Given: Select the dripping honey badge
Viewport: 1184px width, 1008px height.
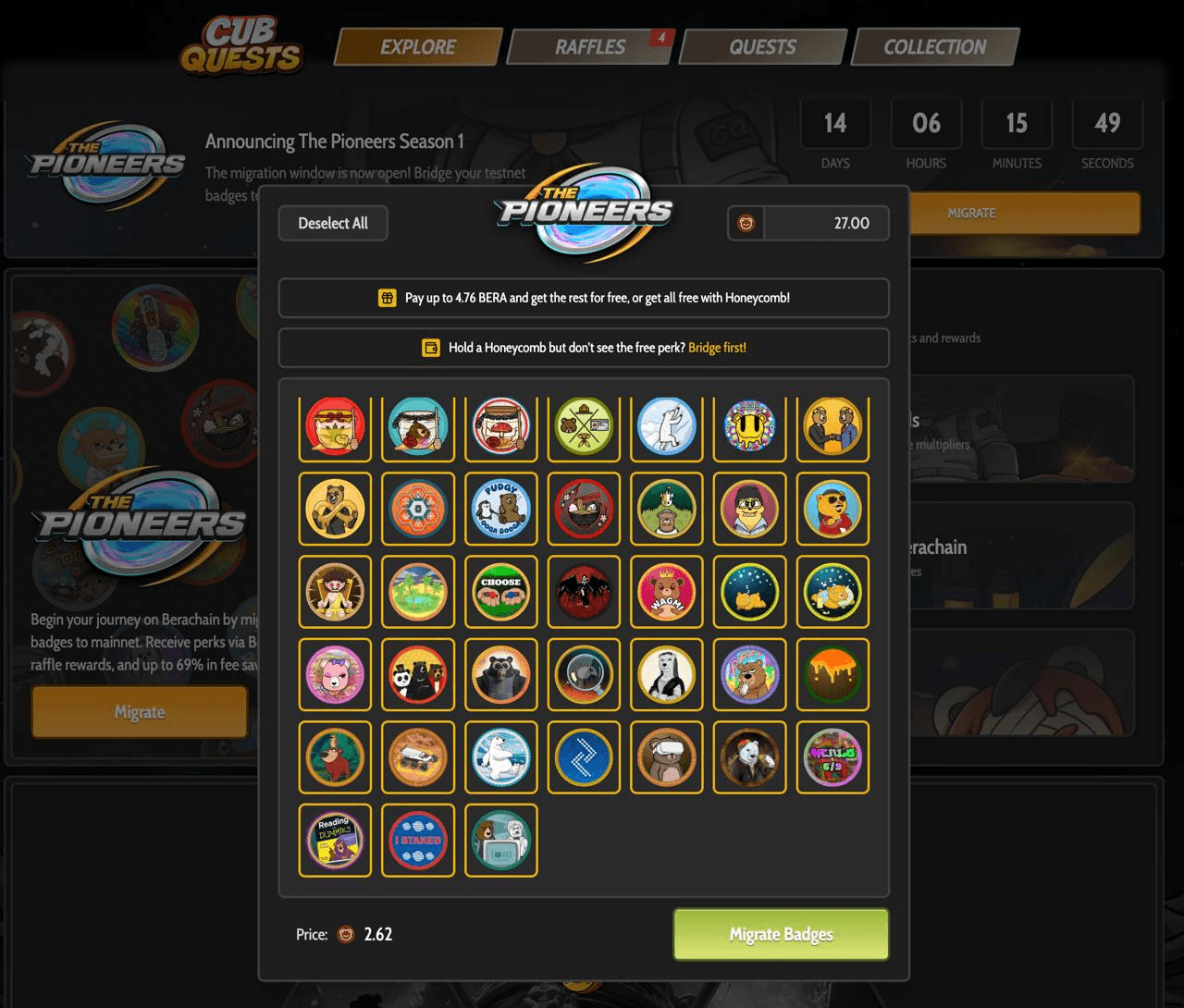Looking at the screenshot, I should tap(832, 675).
